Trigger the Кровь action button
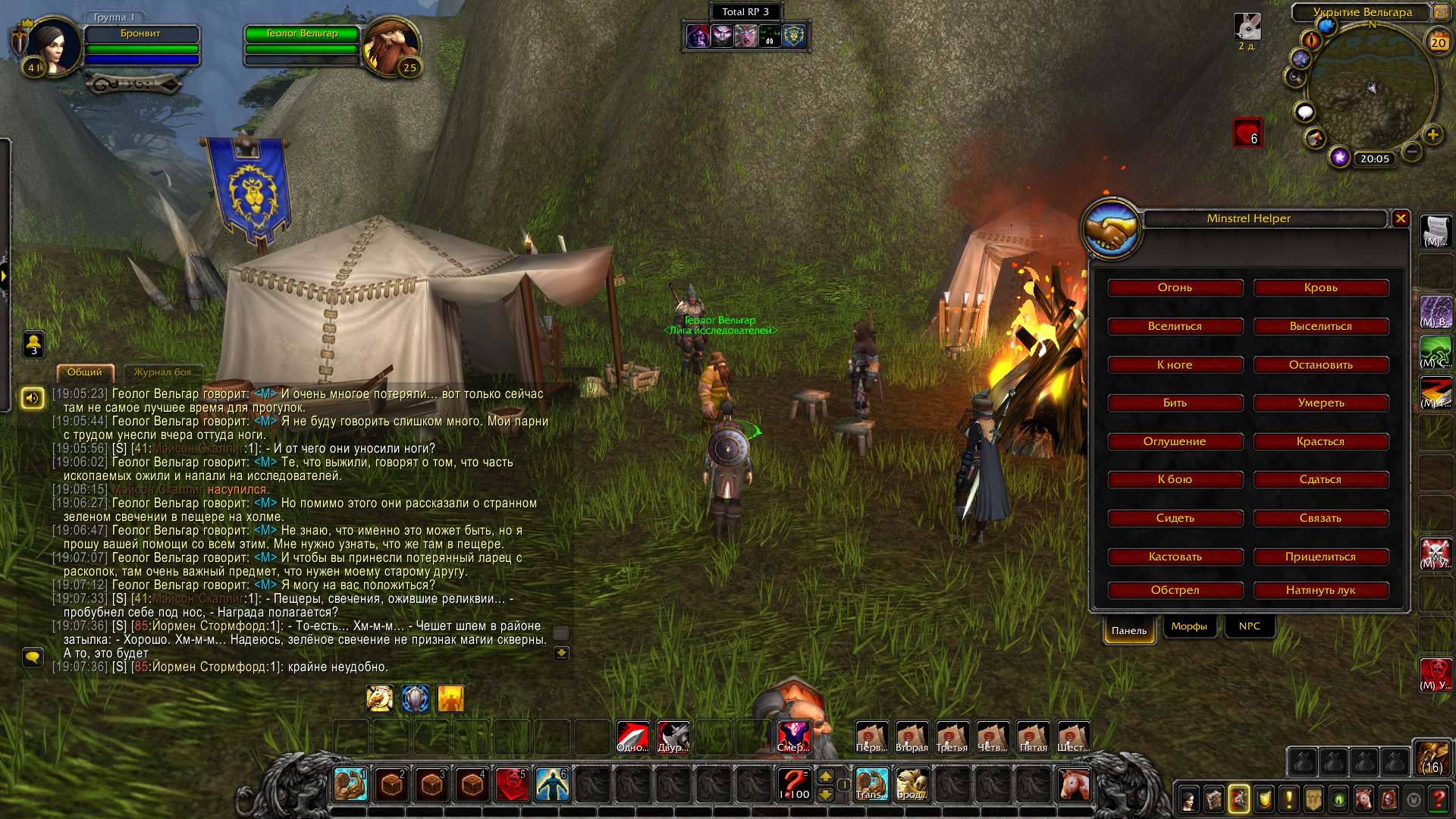The width and height of the screenshot is (1456, 819). pos(1320,288)
